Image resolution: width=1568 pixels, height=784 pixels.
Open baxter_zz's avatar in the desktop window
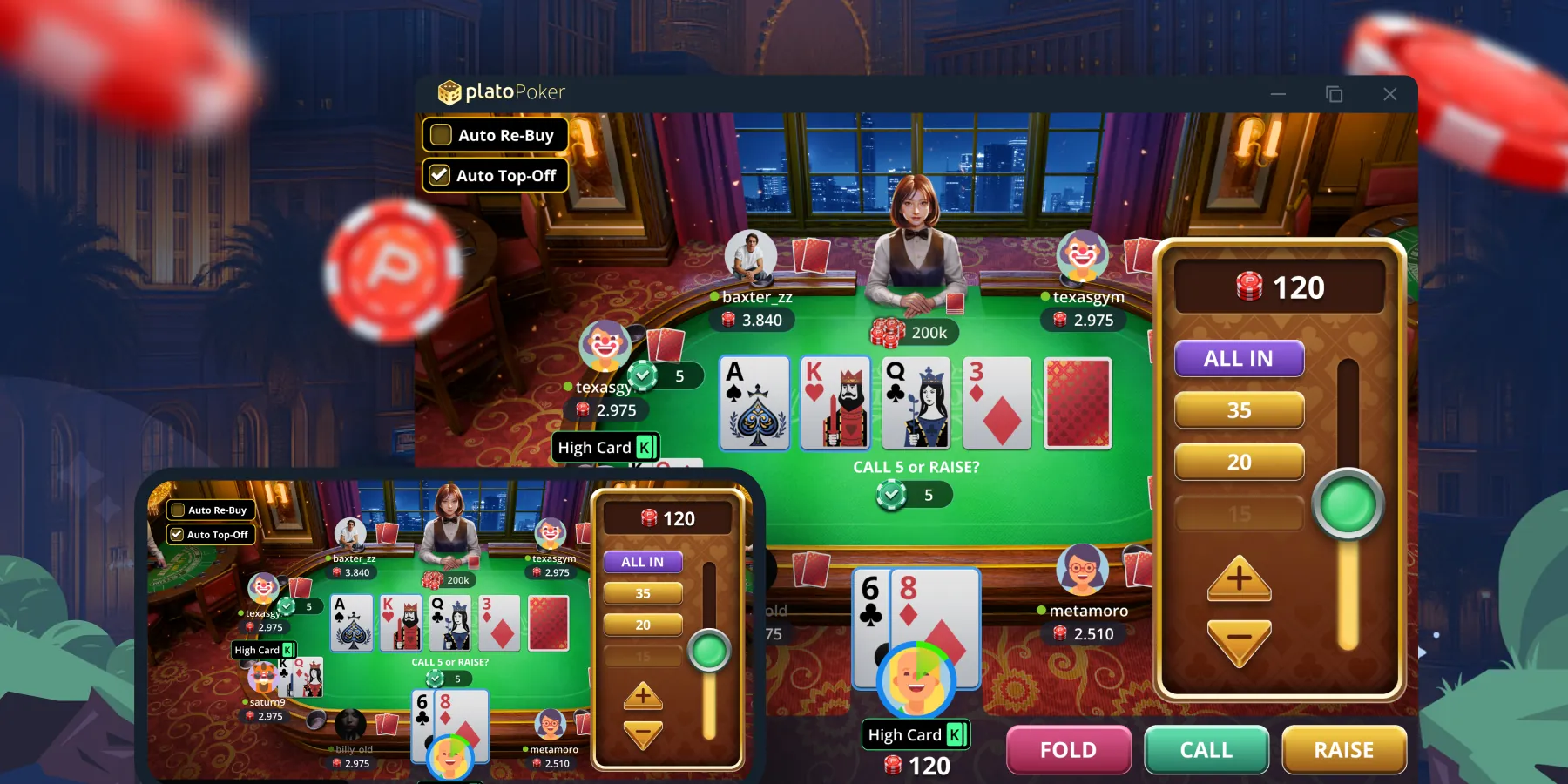tap(750, 256)
